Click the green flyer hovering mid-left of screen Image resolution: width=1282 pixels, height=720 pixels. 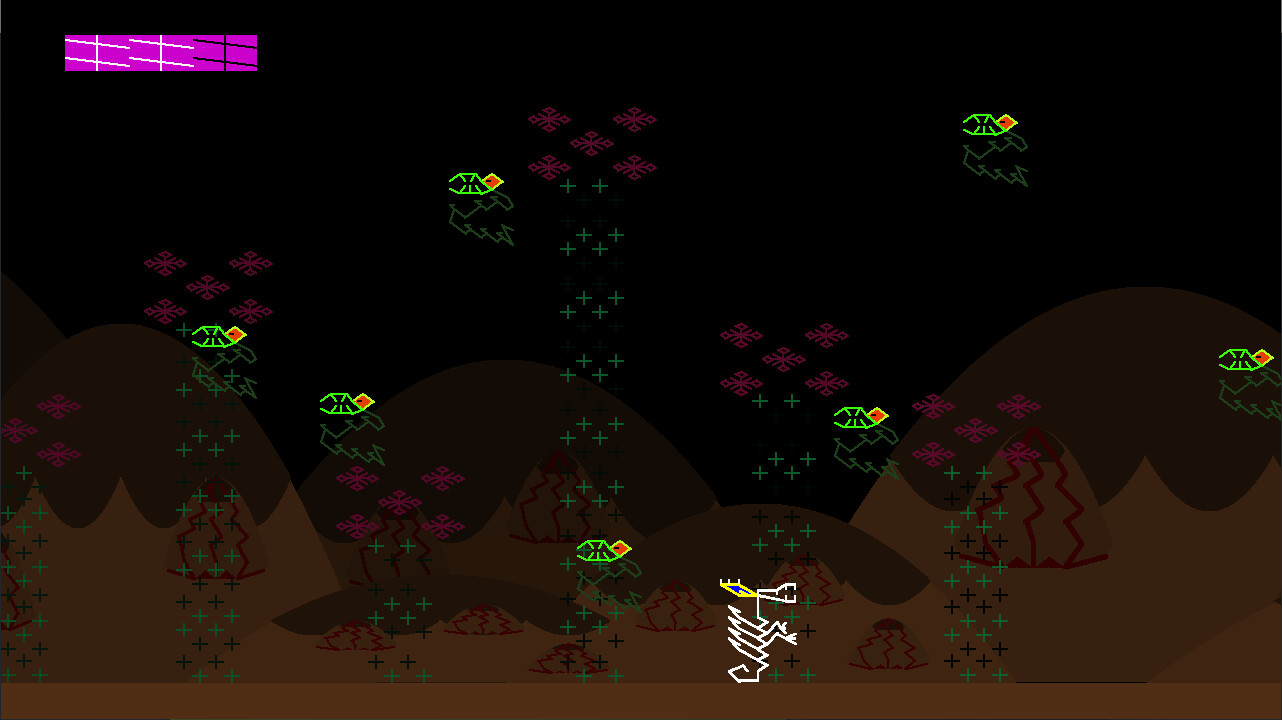[x=218, y=337]
